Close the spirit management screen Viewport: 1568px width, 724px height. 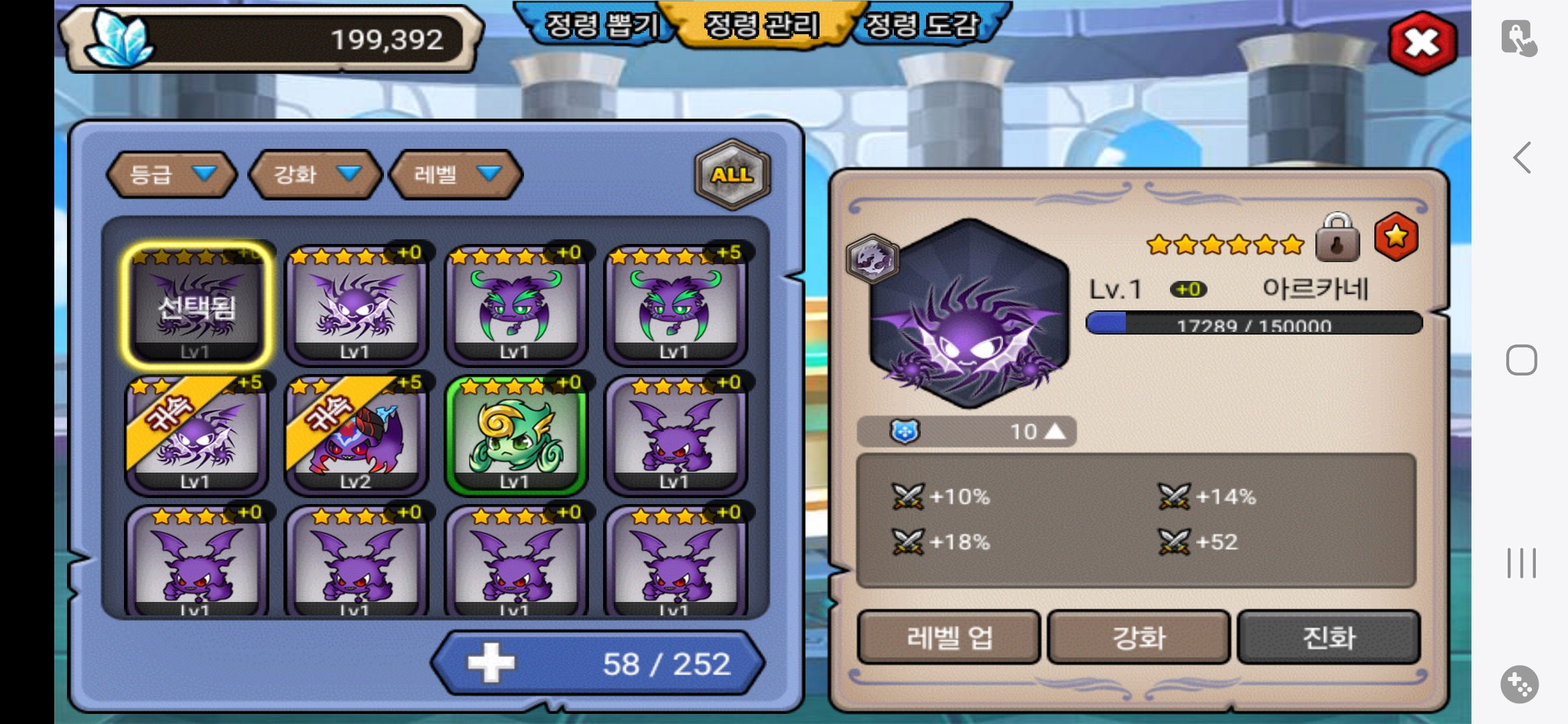[1422, 44]
